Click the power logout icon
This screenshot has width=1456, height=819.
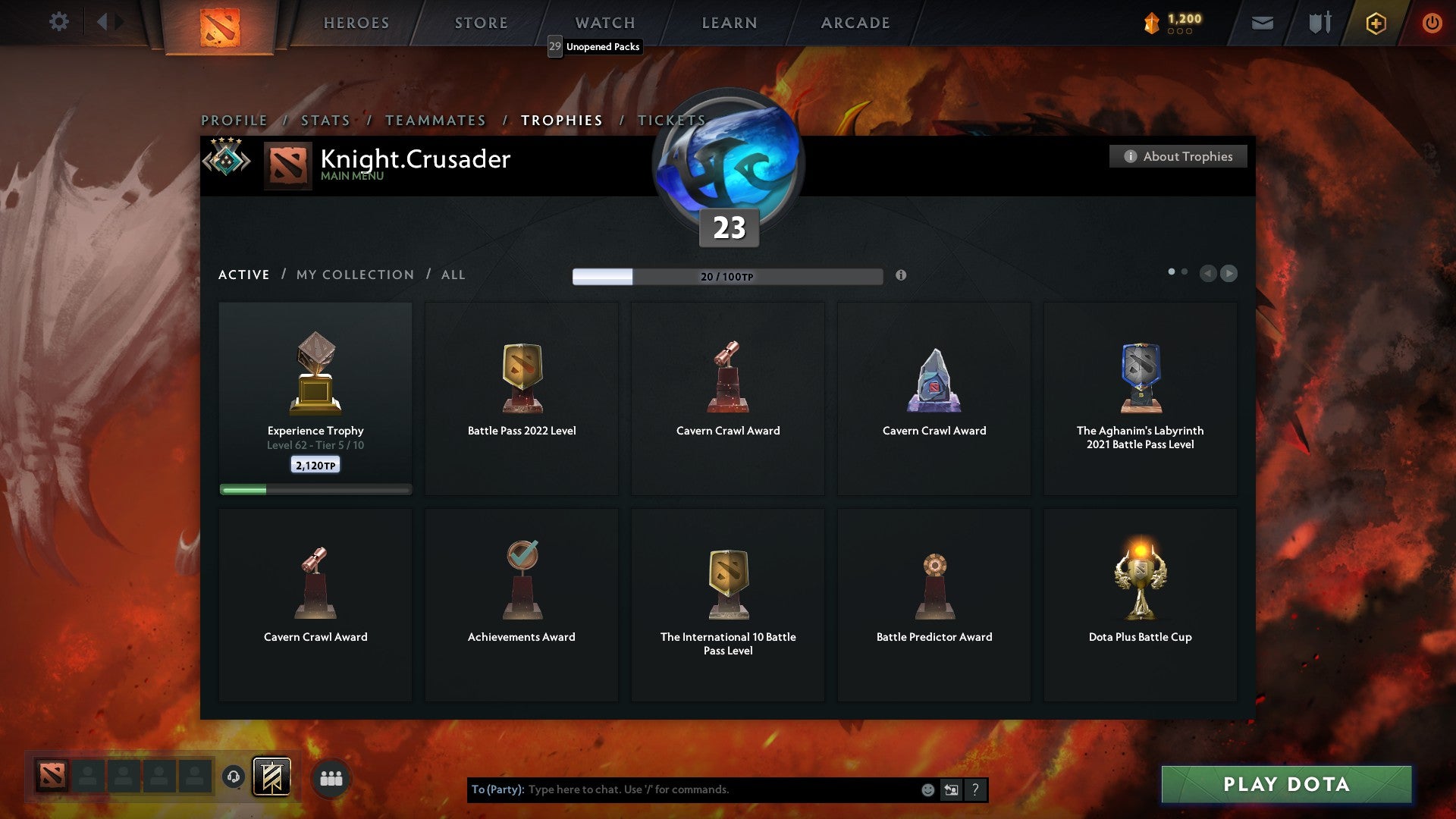coord(1432,23)
